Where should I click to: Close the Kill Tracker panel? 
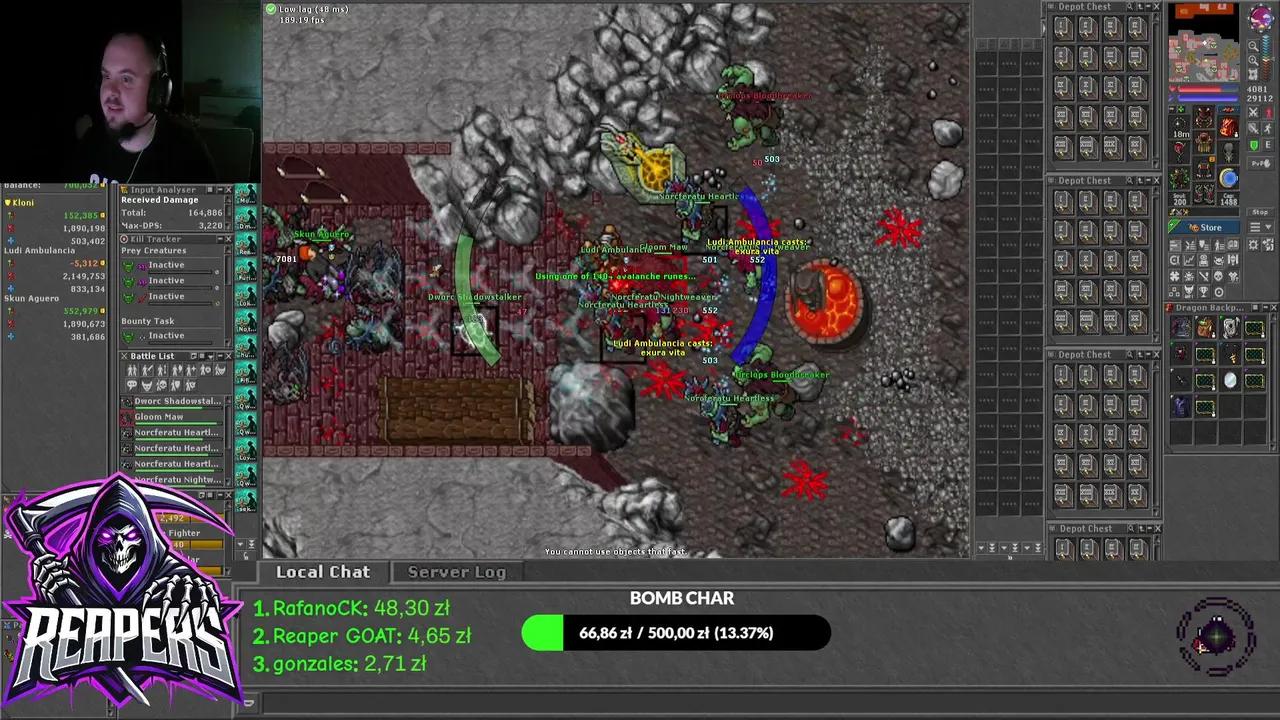click(228, 239)
